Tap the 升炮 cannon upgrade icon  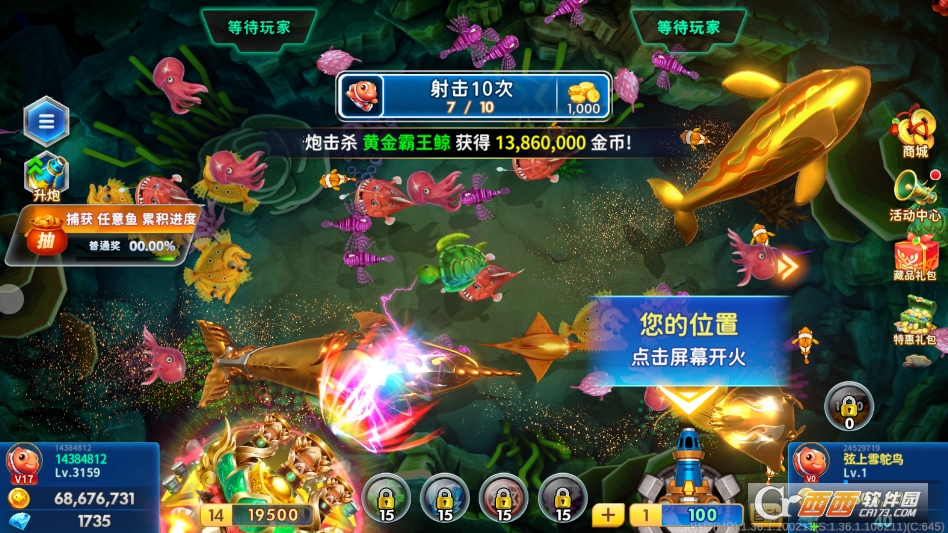(x=45, y=174)
